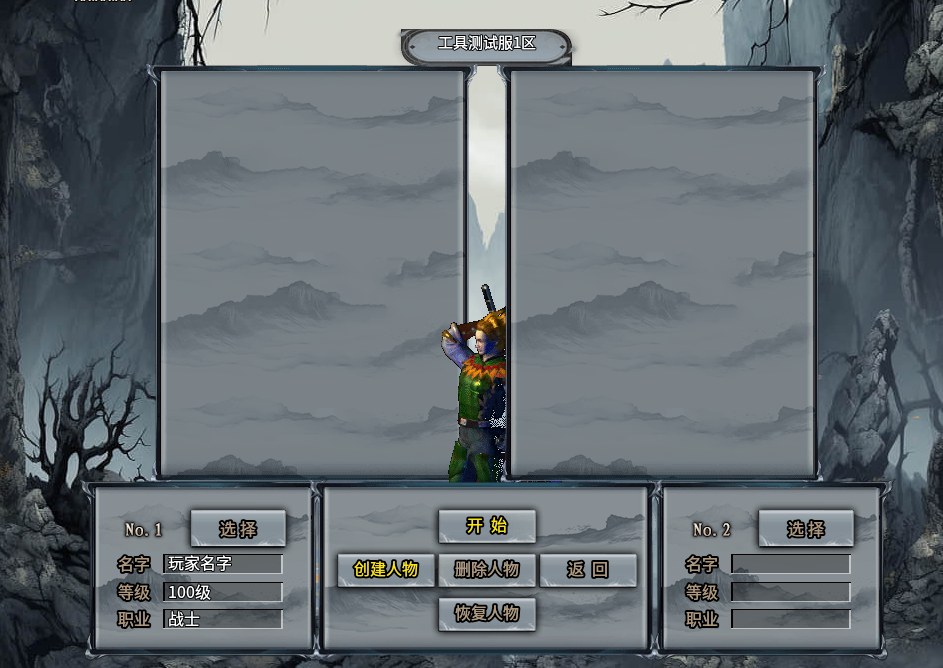
Task: Select character slot No. 1 with 选择
Action: pyautogui.click(x=238, y=528)
